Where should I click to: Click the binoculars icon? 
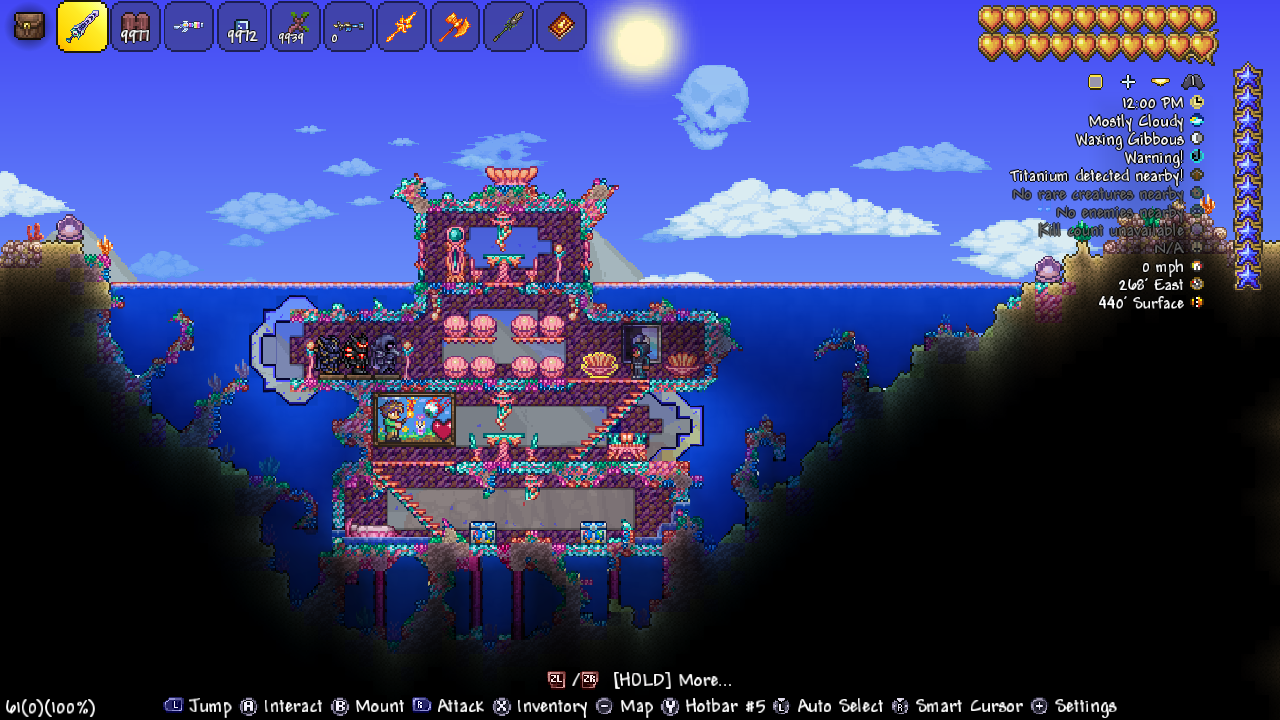[1193, 82]
